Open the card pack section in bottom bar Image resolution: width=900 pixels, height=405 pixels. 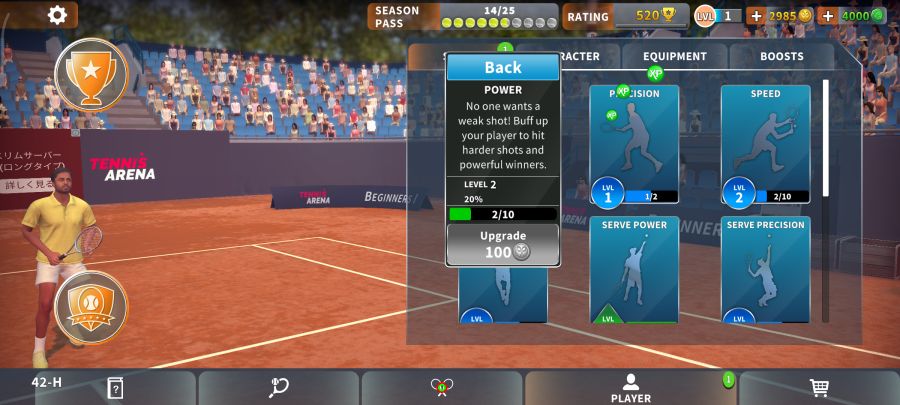pos(115,388)
